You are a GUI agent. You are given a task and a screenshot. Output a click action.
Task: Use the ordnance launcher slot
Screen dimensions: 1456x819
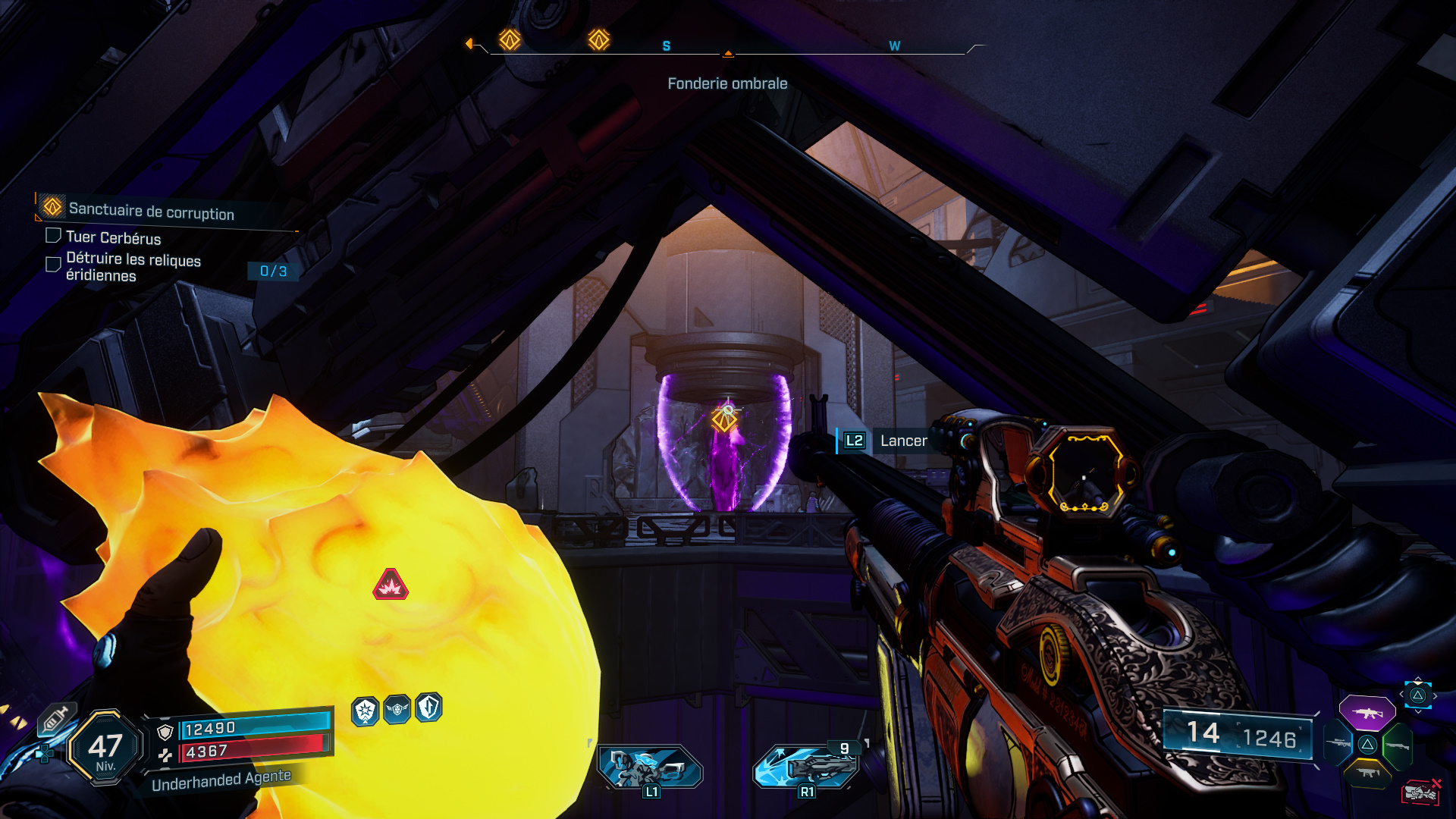click(807, 766)
